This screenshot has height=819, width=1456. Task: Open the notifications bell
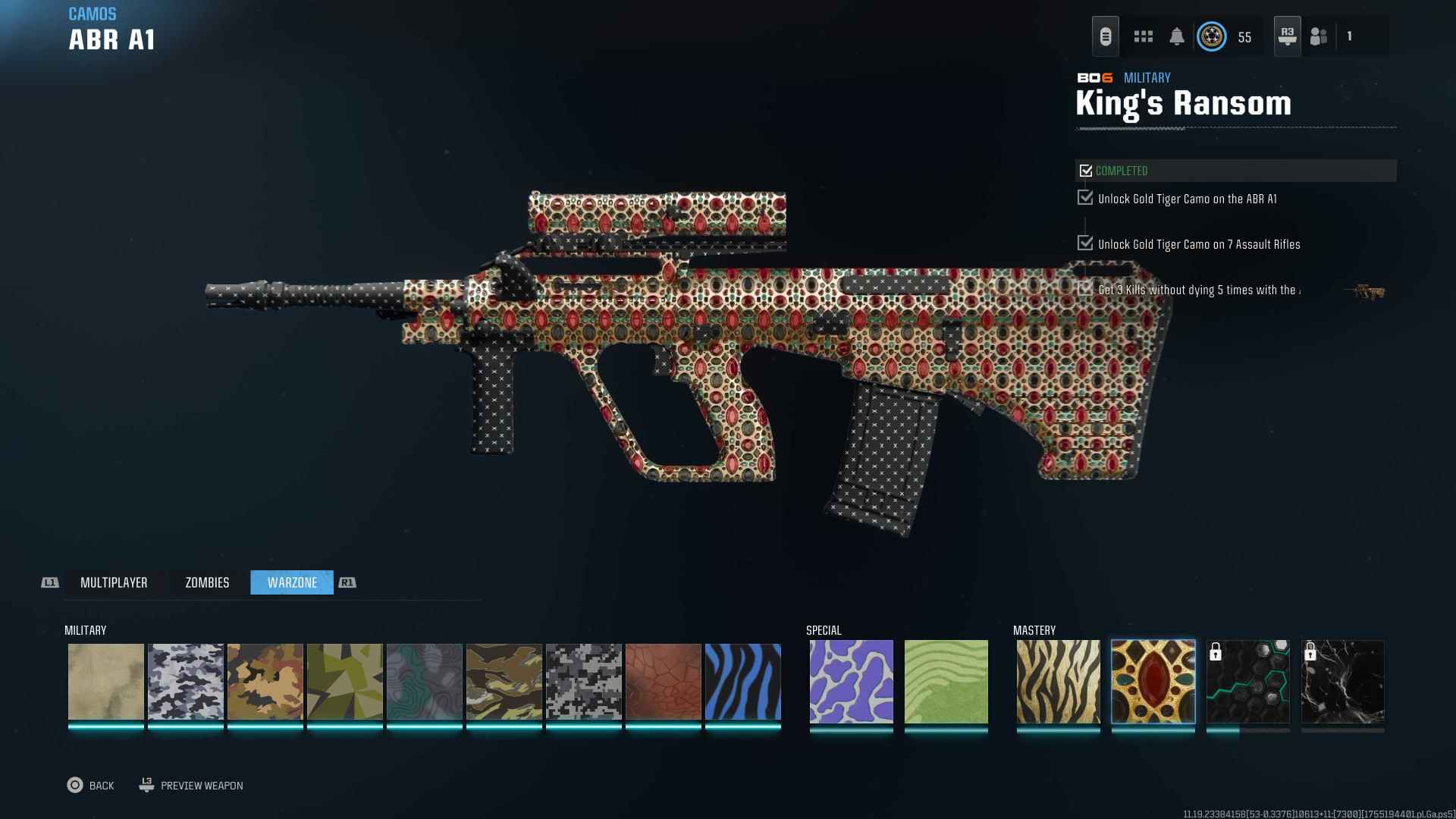(x=1177, y=36)
